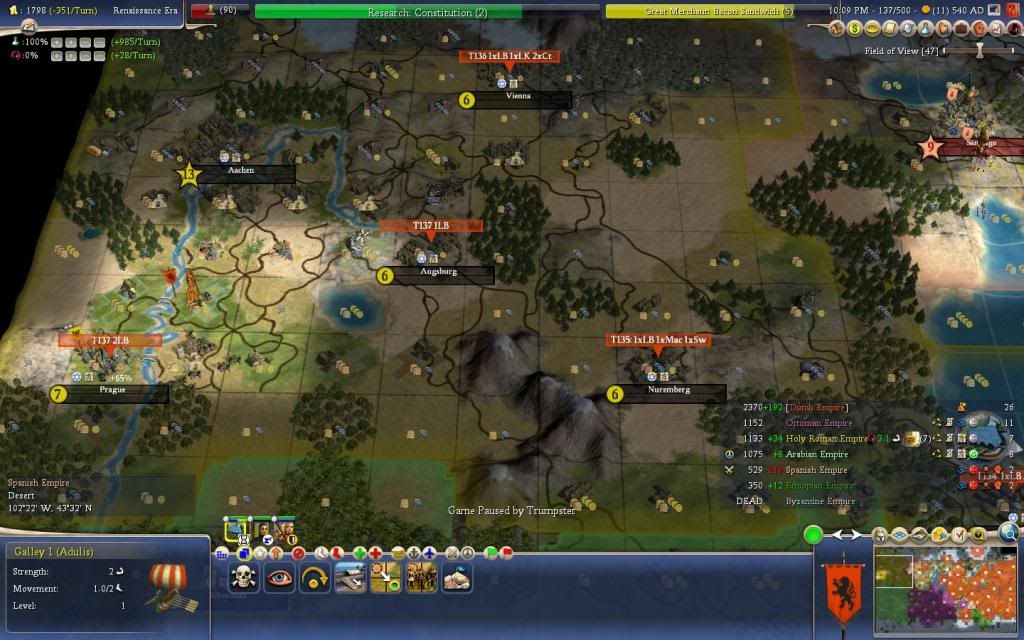This screenshot has height=640, width=1024.
Task: Adjust the Field of View slider
Action: coord(980,50)
